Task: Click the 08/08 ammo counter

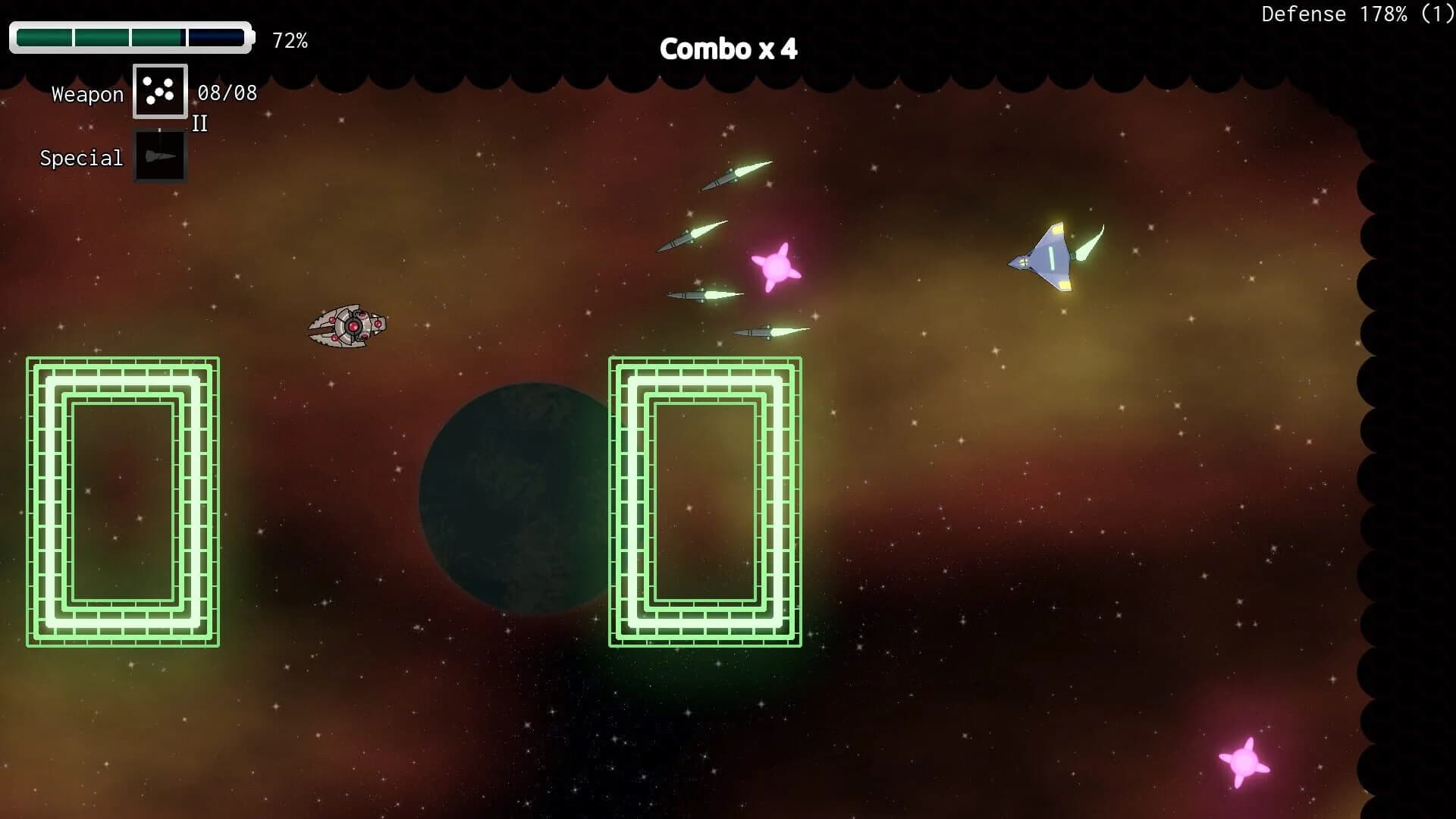Action: [227, 93]
